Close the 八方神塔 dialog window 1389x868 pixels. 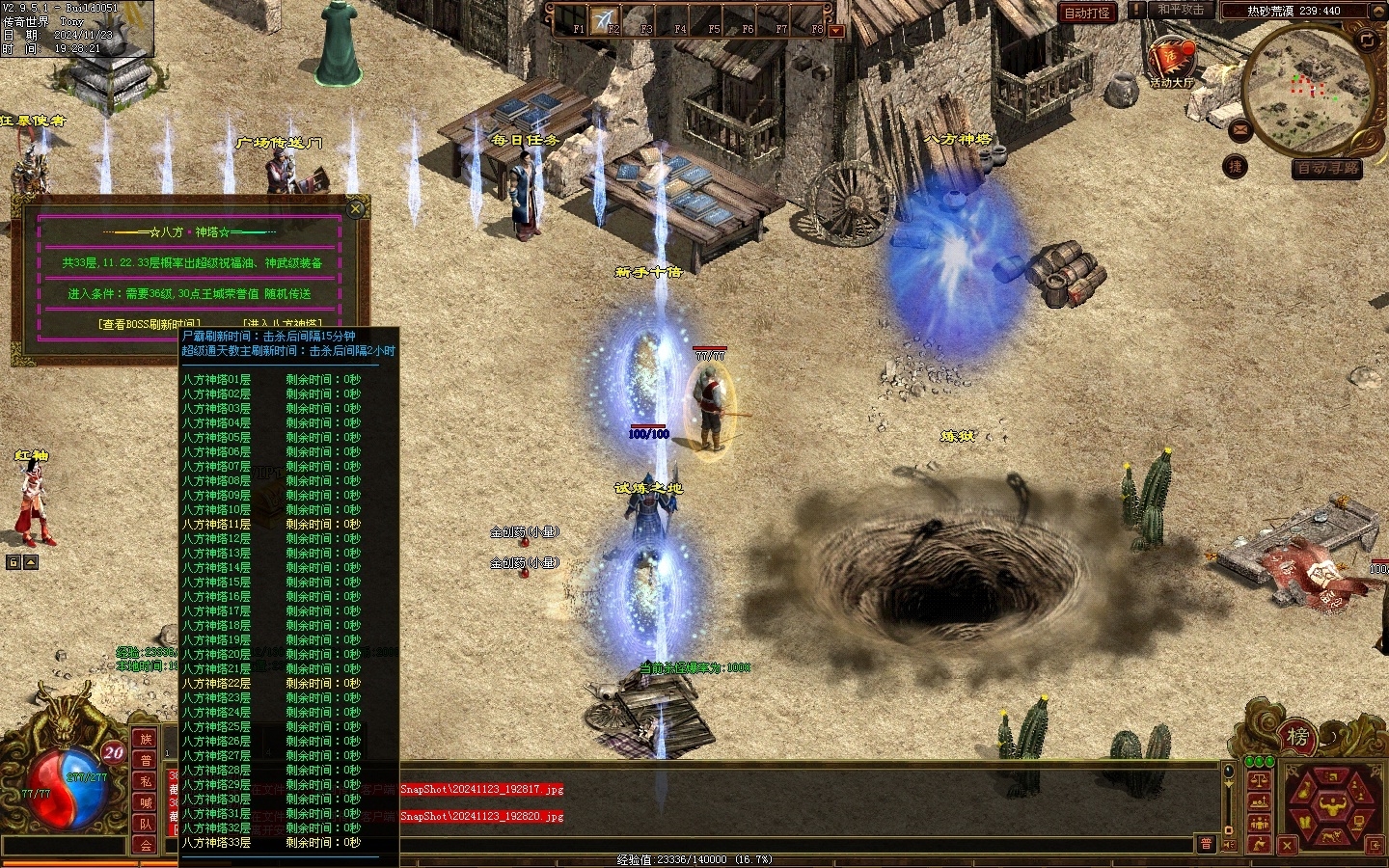coord(356,208)
